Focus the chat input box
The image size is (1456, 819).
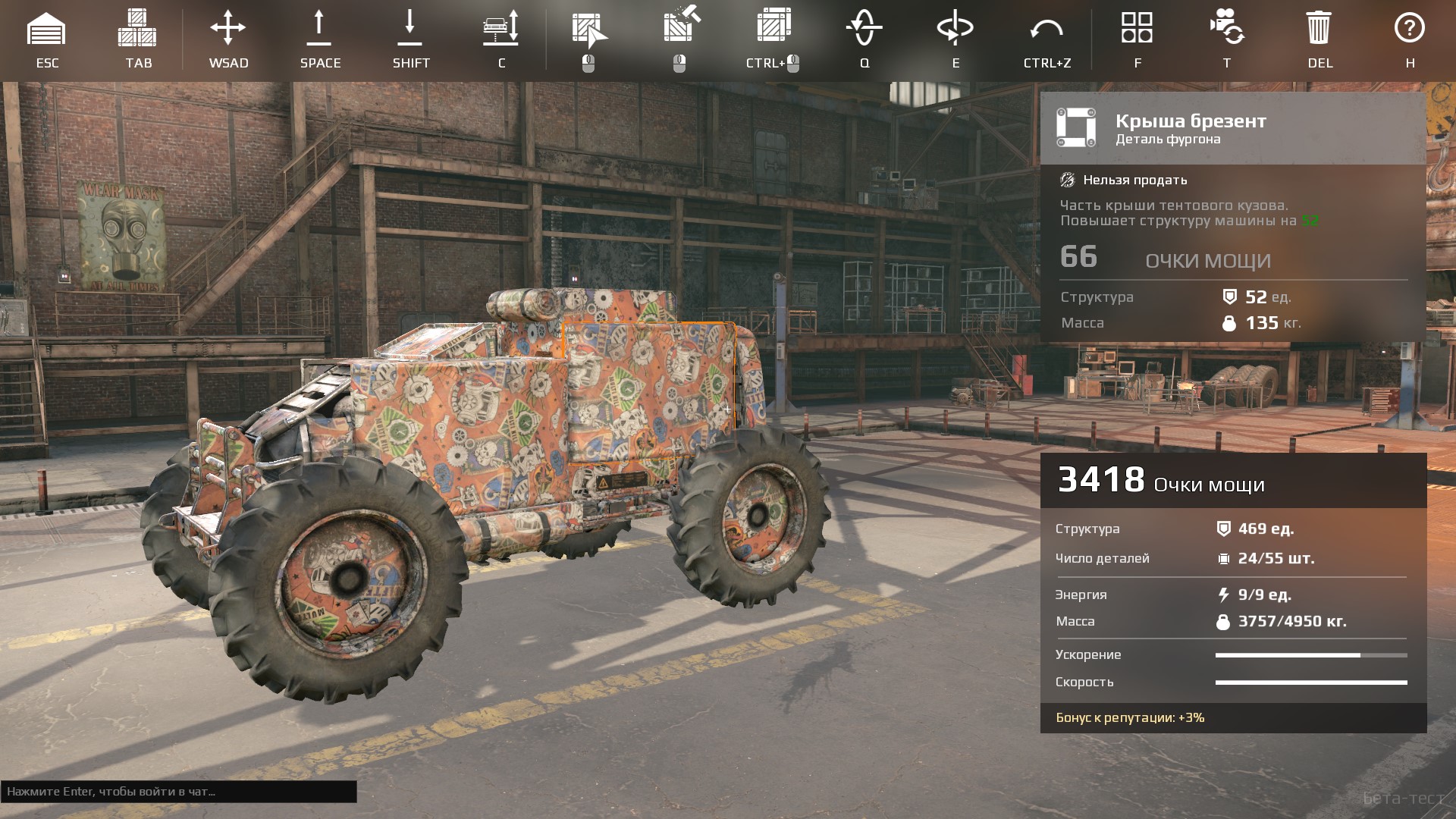pyautogui.click(x=179, y=792)
